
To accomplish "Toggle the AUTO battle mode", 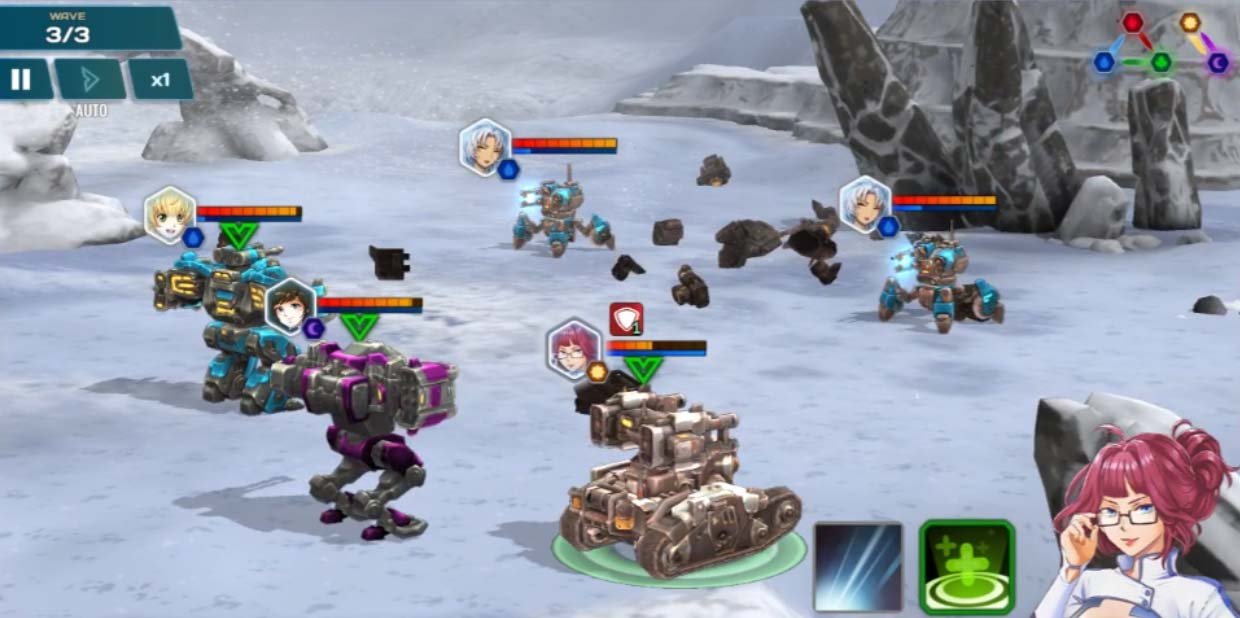I will [90, 80].
